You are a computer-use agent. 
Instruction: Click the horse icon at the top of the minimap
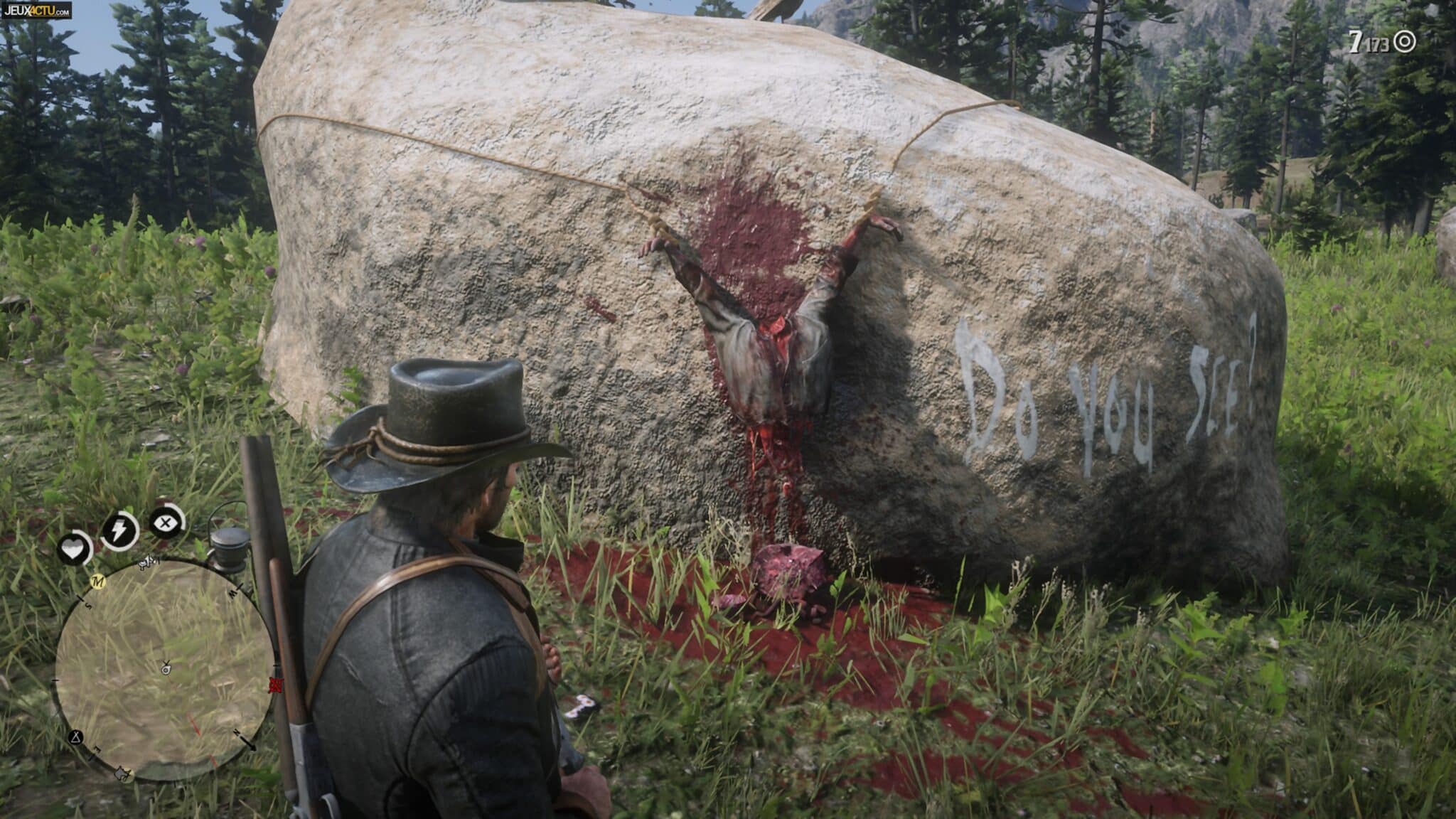click(146, 563)
